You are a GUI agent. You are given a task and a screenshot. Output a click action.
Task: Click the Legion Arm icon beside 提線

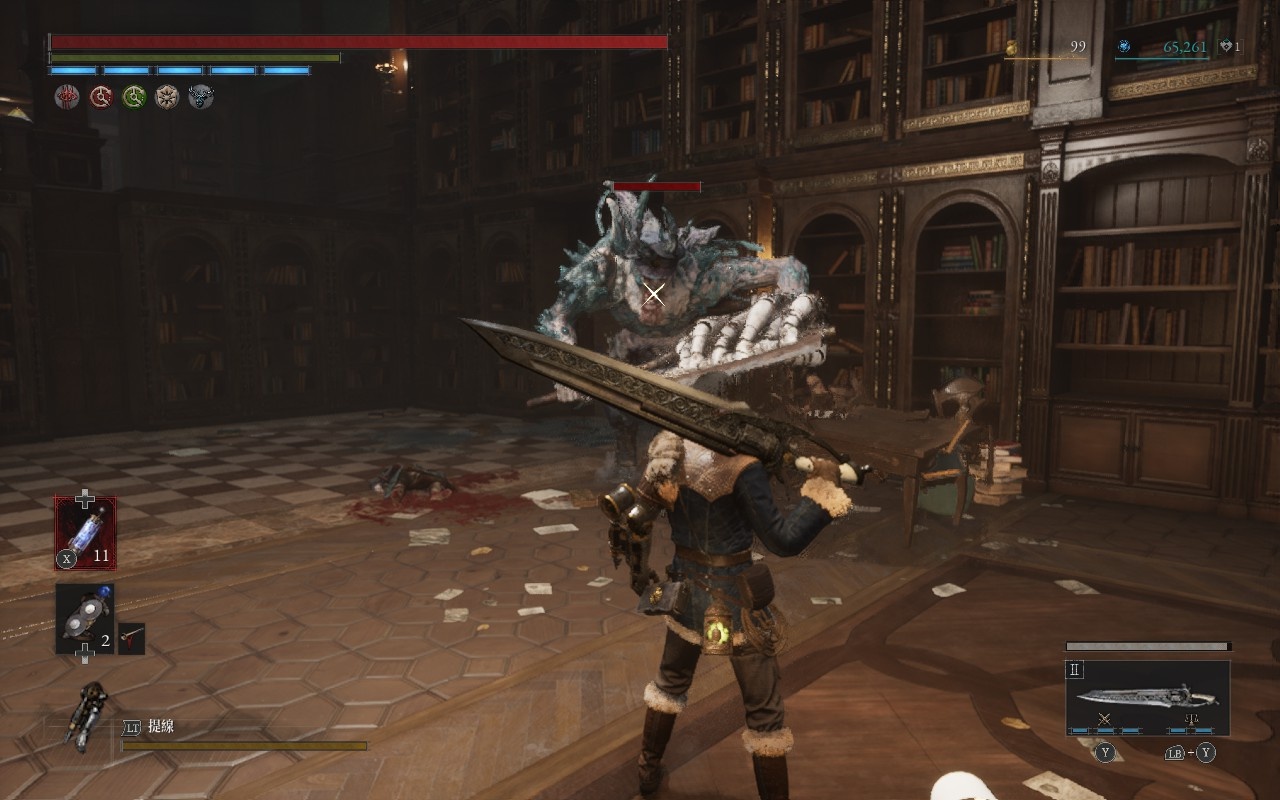88,714
